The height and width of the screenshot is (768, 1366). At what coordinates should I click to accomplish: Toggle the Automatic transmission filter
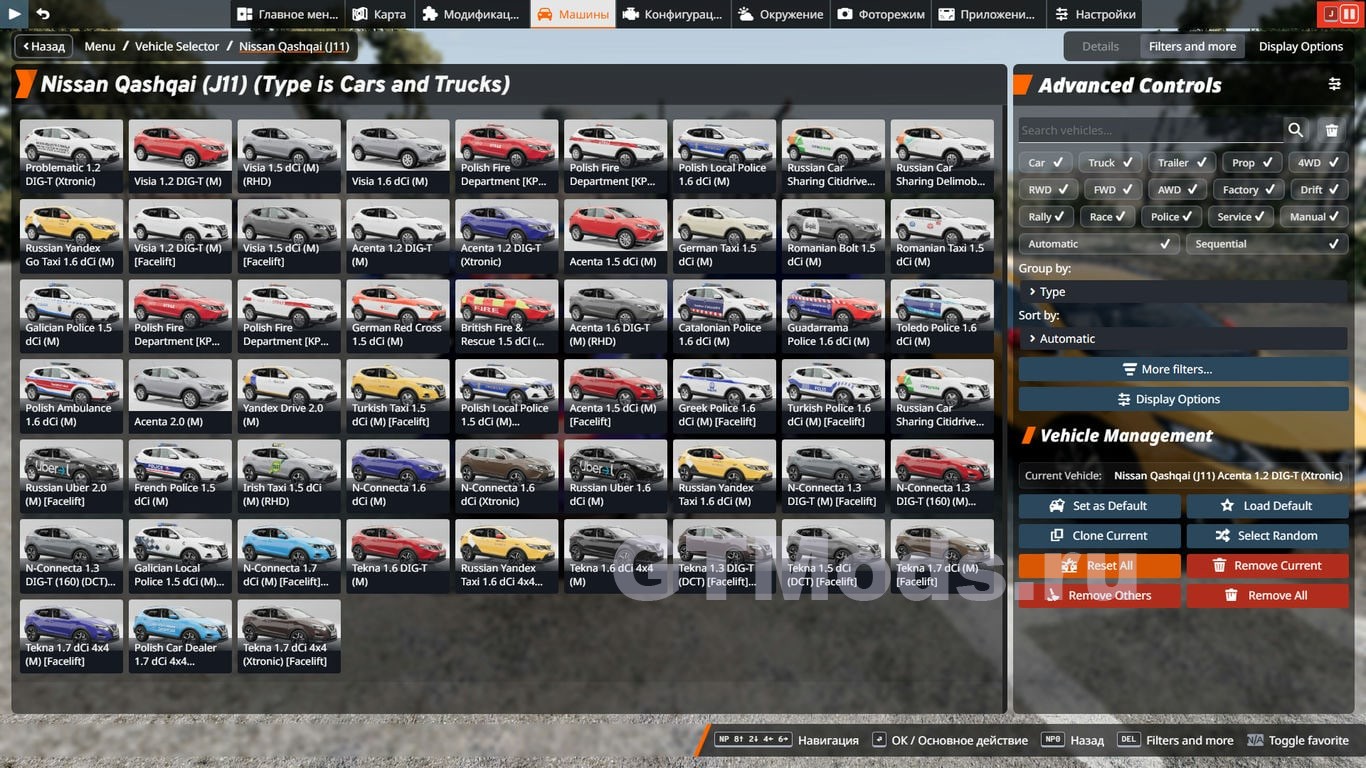pyautogui.click(x=1098, y=243)
